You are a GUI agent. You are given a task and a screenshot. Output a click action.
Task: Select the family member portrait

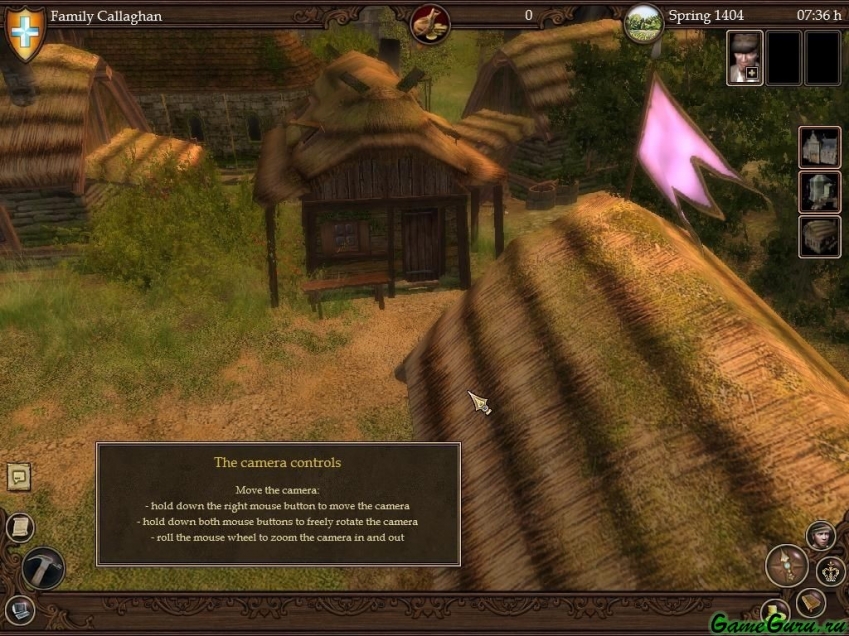coord(744,57)
